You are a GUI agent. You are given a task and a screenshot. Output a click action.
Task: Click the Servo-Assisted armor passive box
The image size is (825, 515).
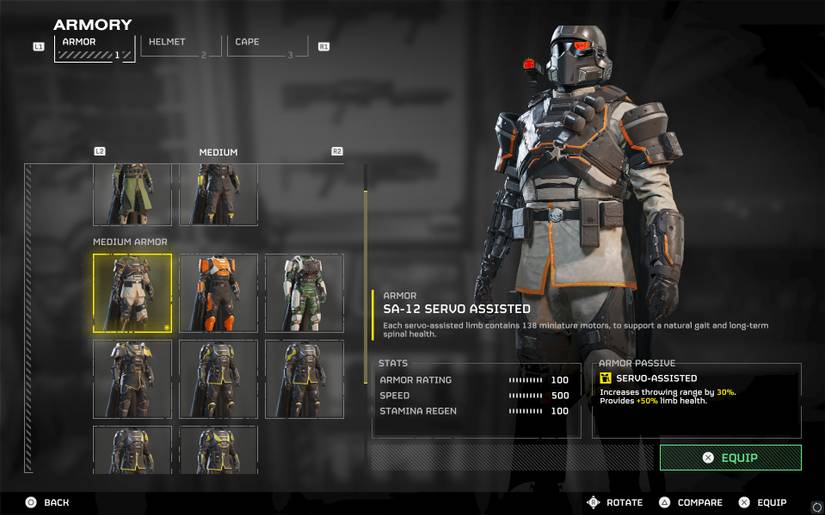[x=697, y=400]
